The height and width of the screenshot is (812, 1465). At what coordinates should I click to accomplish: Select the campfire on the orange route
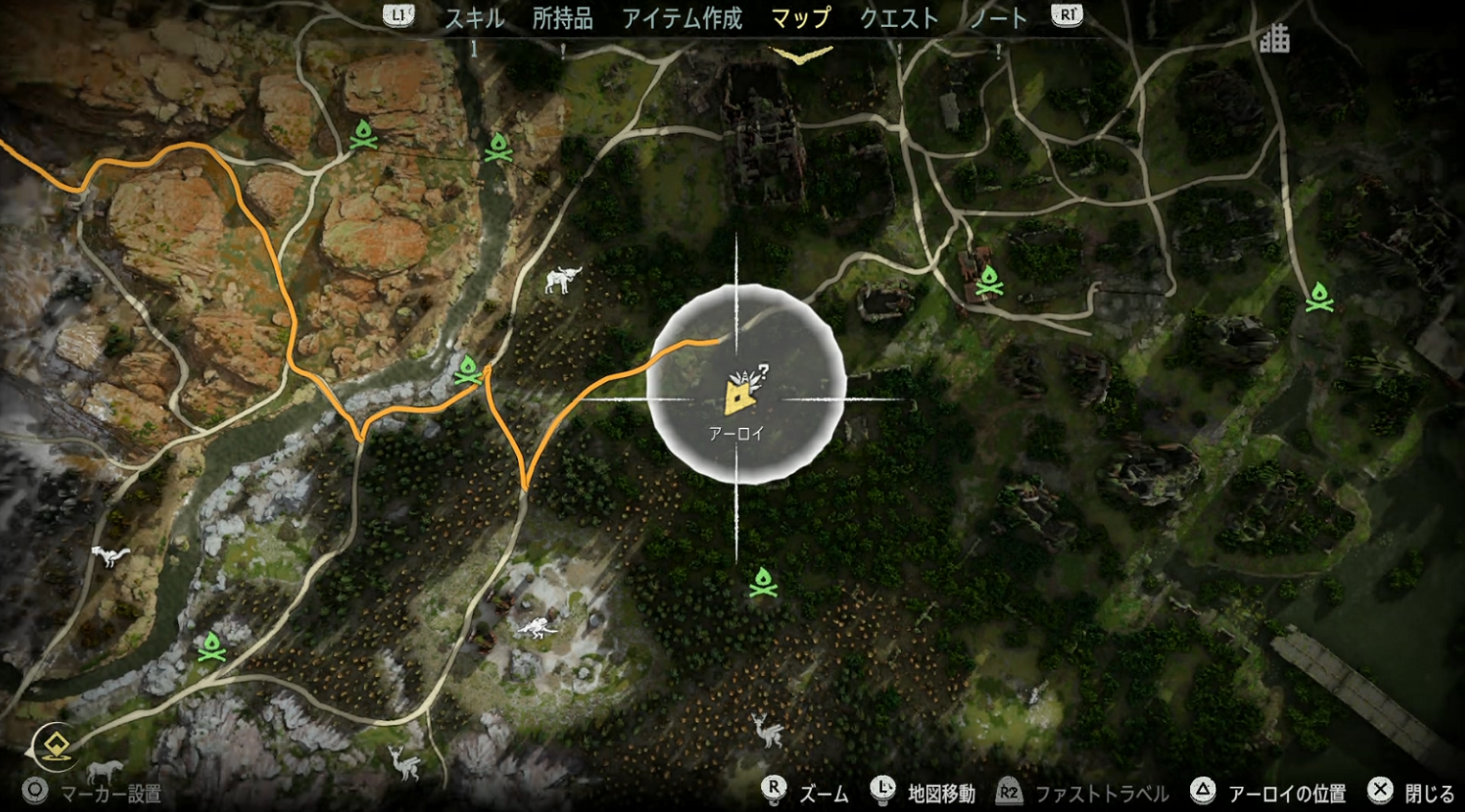tap(468, 370)
